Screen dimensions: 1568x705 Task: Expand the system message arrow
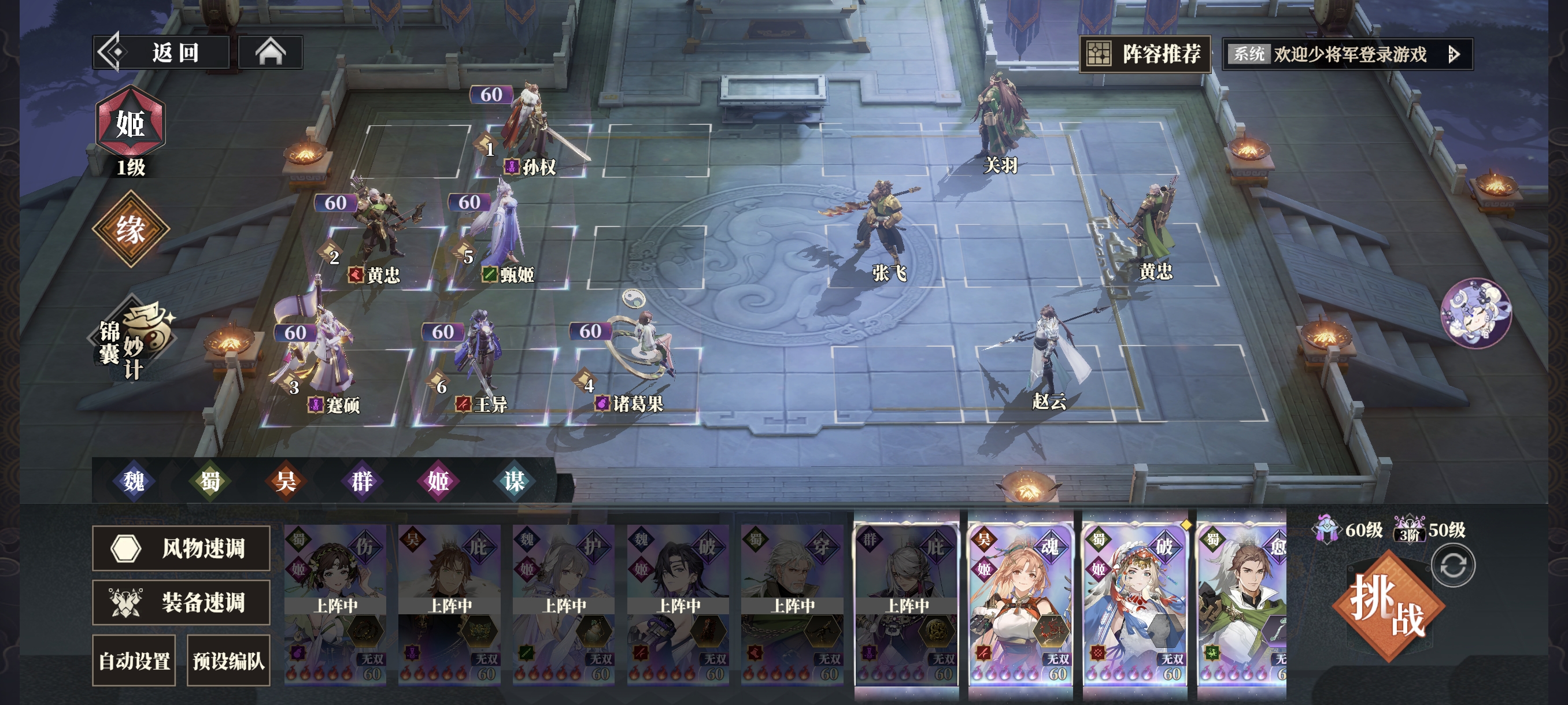[1454, 55]
